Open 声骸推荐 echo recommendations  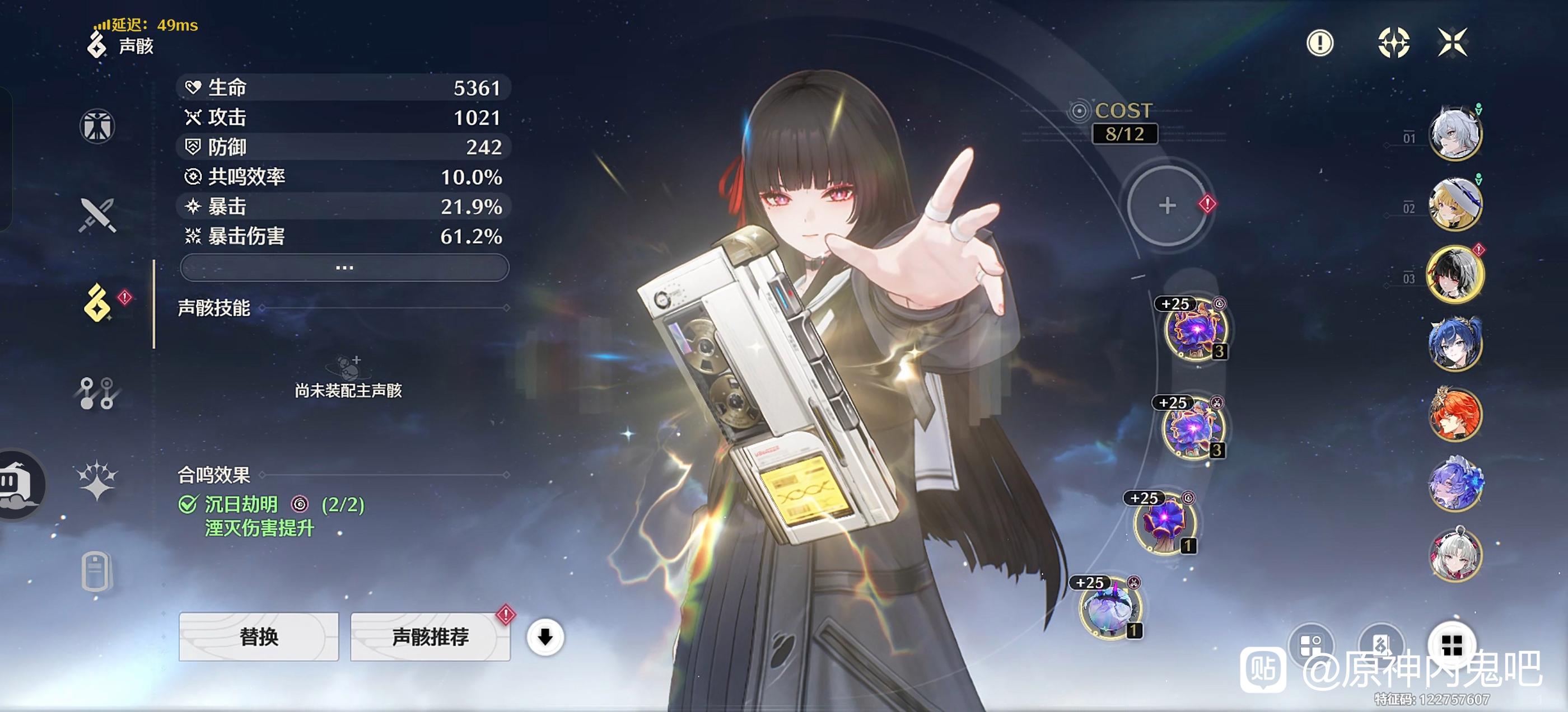pyautogui.click(x=430, y=636)
